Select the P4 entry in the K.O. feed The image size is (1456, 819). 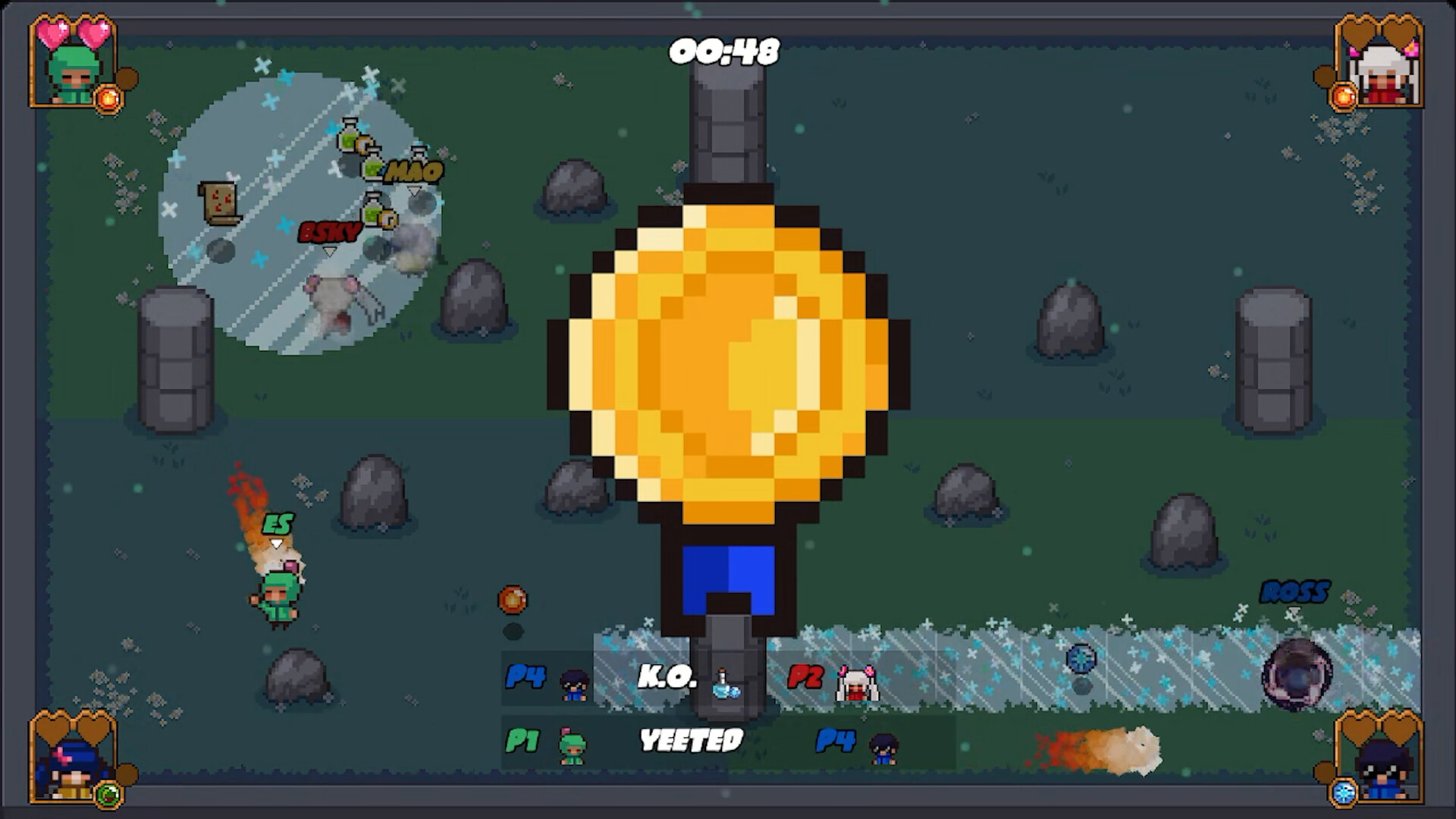pos(526,677)
